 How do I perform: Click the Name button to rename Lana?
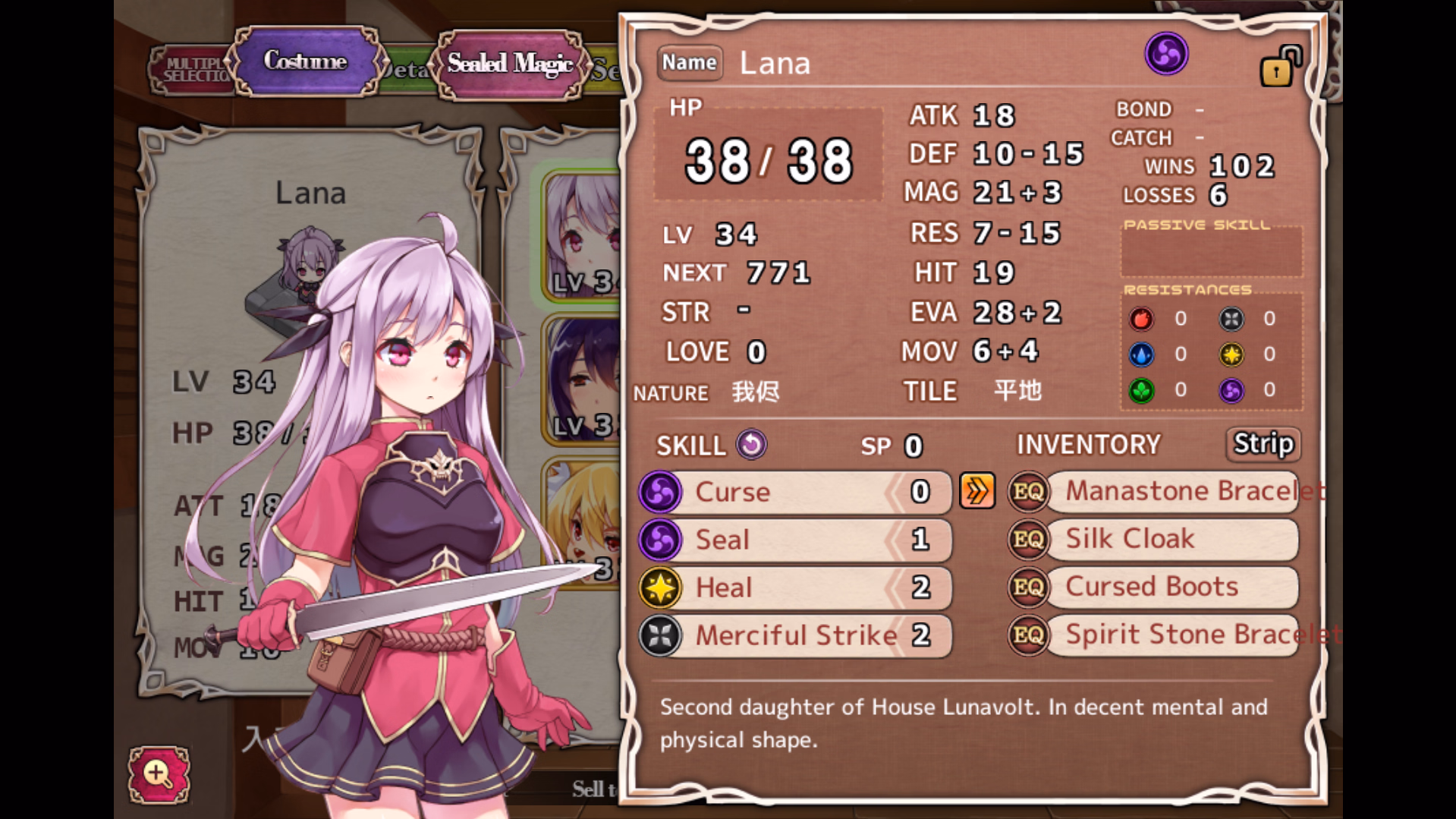[x=689, y=62]
